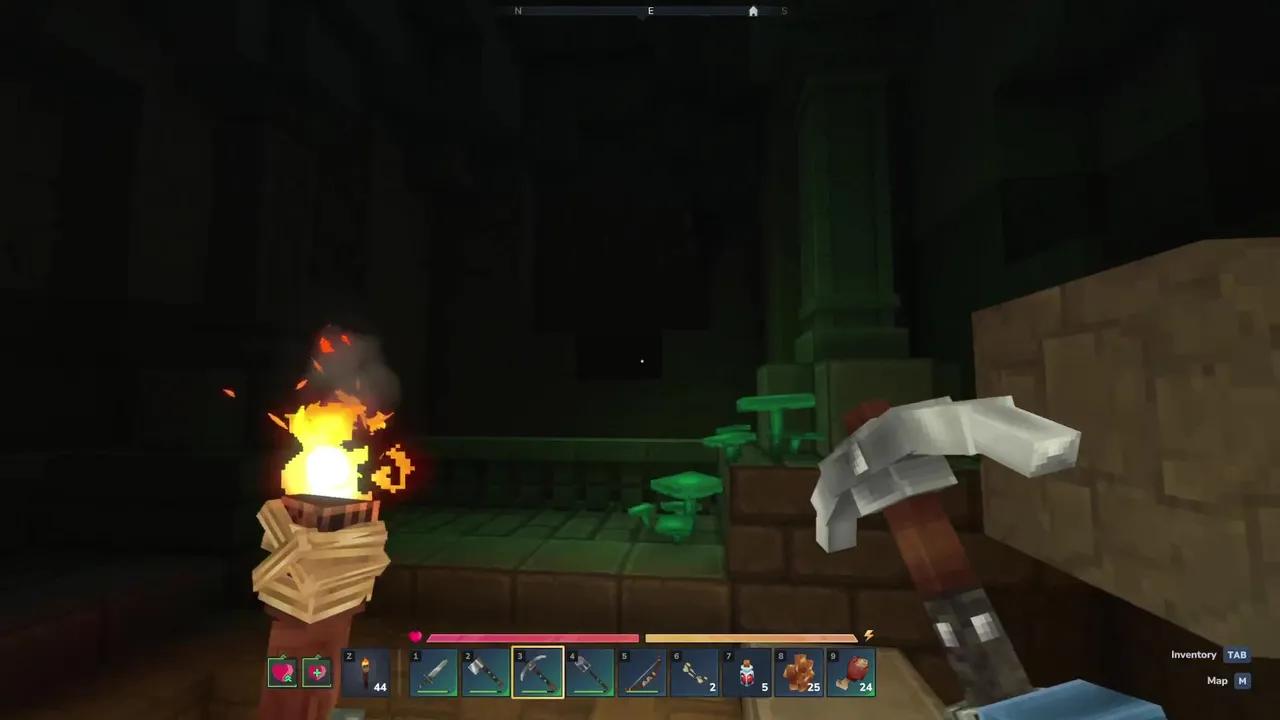Click the heart icon beside the health bar

[415, 635]
